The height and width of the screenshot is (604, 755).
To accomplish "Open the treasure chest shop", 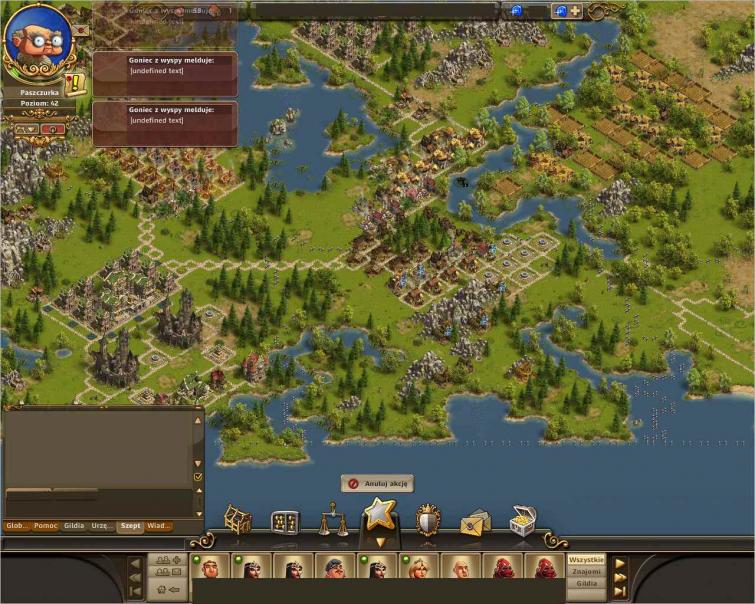I will [522, 520].
